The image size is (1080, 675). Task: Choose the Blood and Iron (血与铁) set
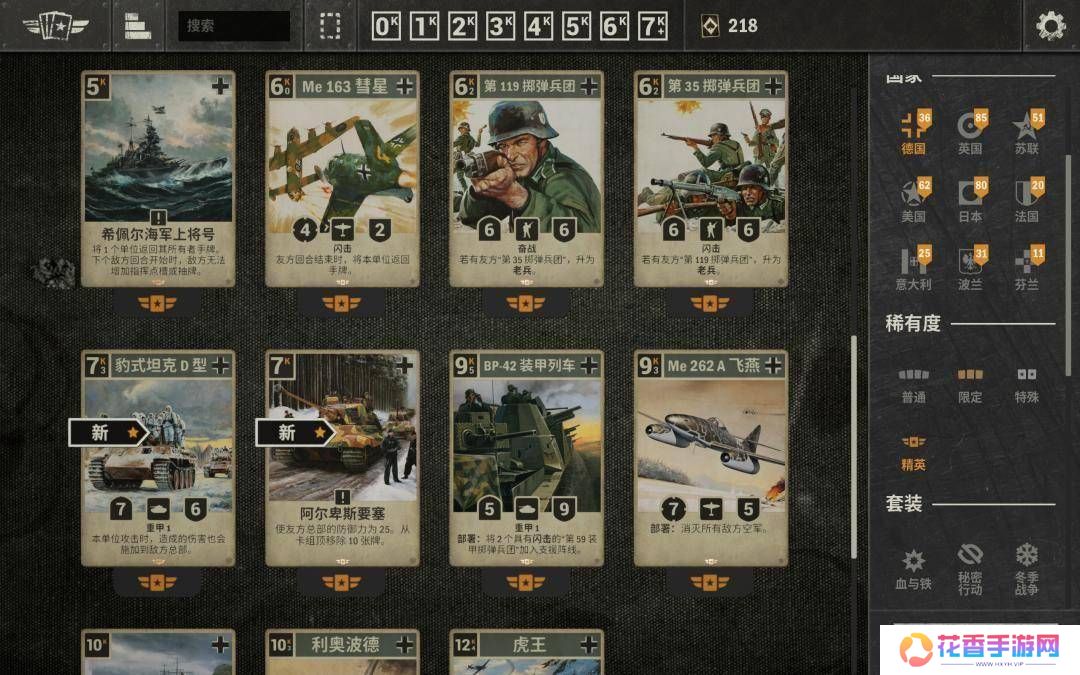click(x=912, y=568)
